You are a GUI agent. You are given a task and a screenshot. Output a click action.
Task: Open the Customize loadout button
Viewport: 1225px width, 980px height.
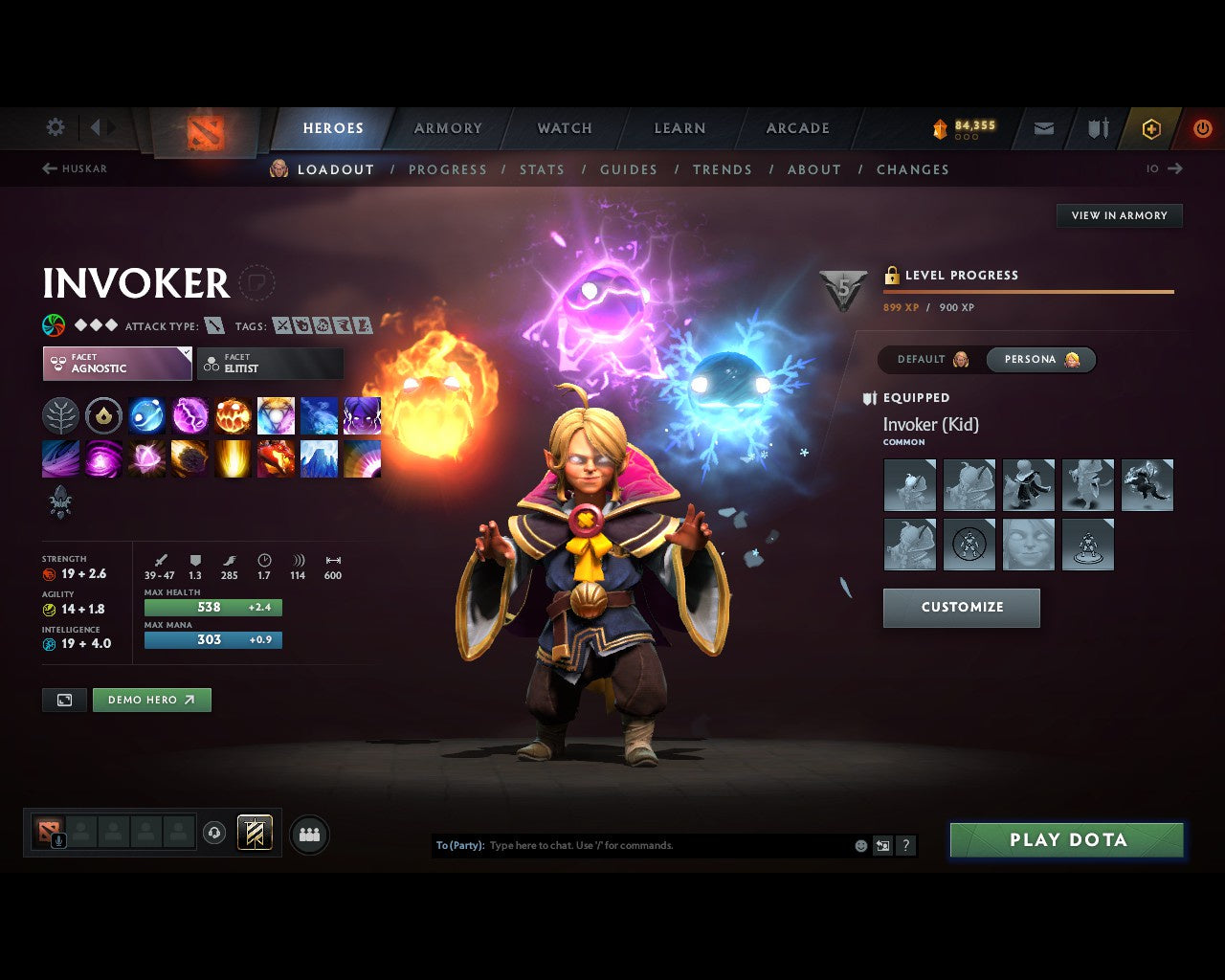pyautogui.click(x=961, y=608)
